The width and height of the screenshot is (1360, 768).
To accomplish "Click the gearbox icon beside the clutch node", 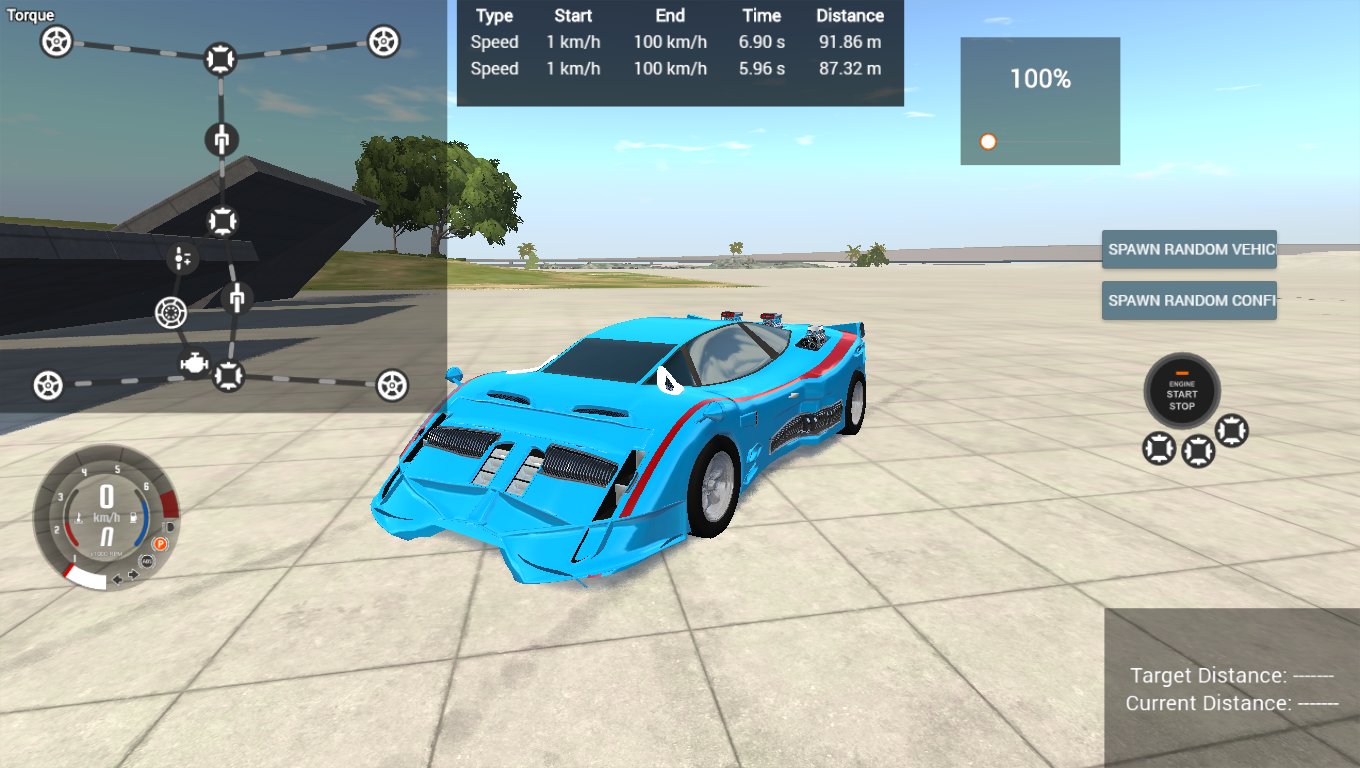I will [182, 256].
